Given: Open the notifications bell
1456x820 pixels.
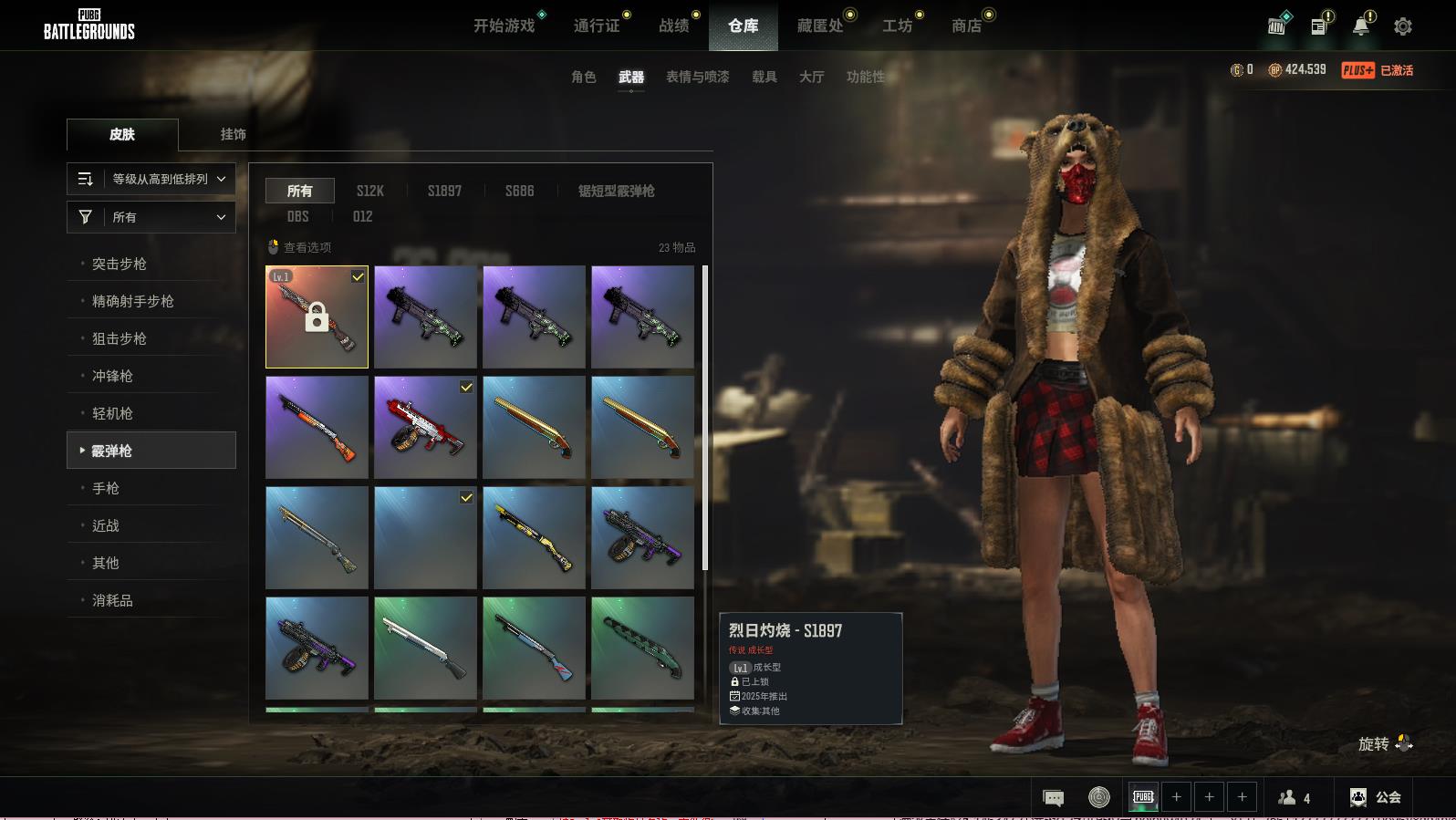Looking at the screenshot, I should click(1360, 26).
